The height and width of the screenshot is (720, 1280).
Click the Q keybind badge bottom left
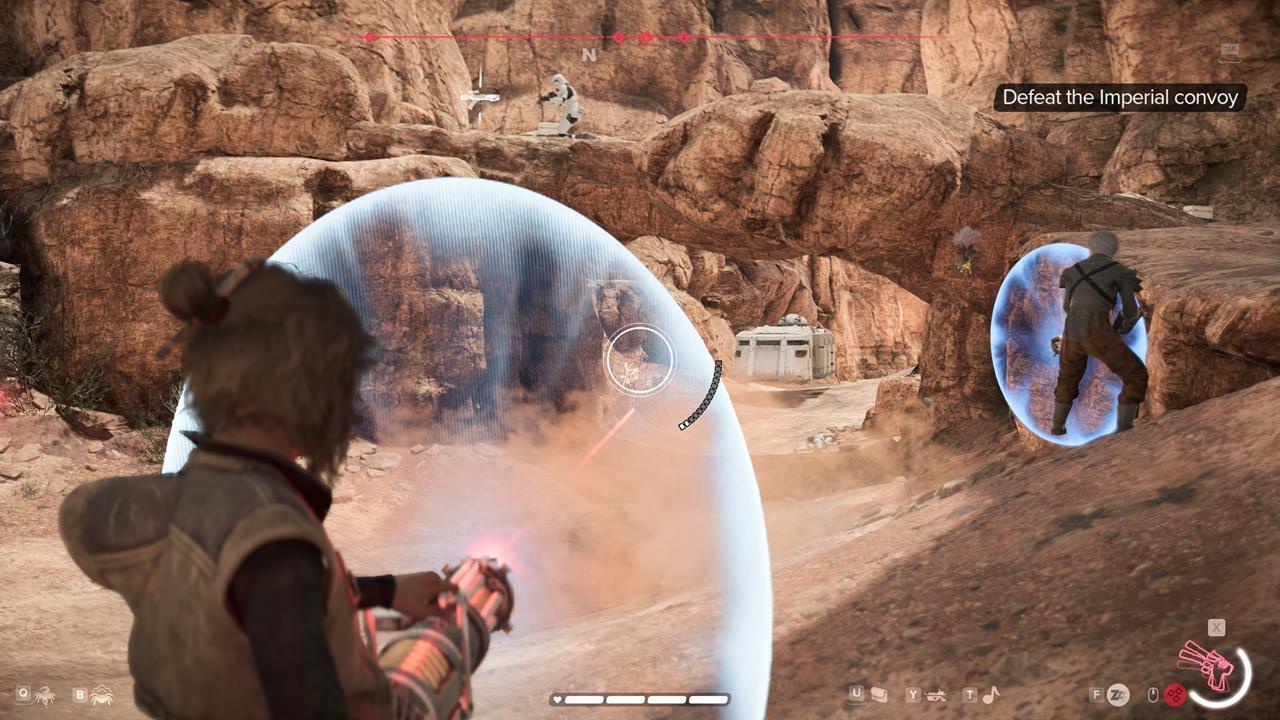[x=23, y=693]
